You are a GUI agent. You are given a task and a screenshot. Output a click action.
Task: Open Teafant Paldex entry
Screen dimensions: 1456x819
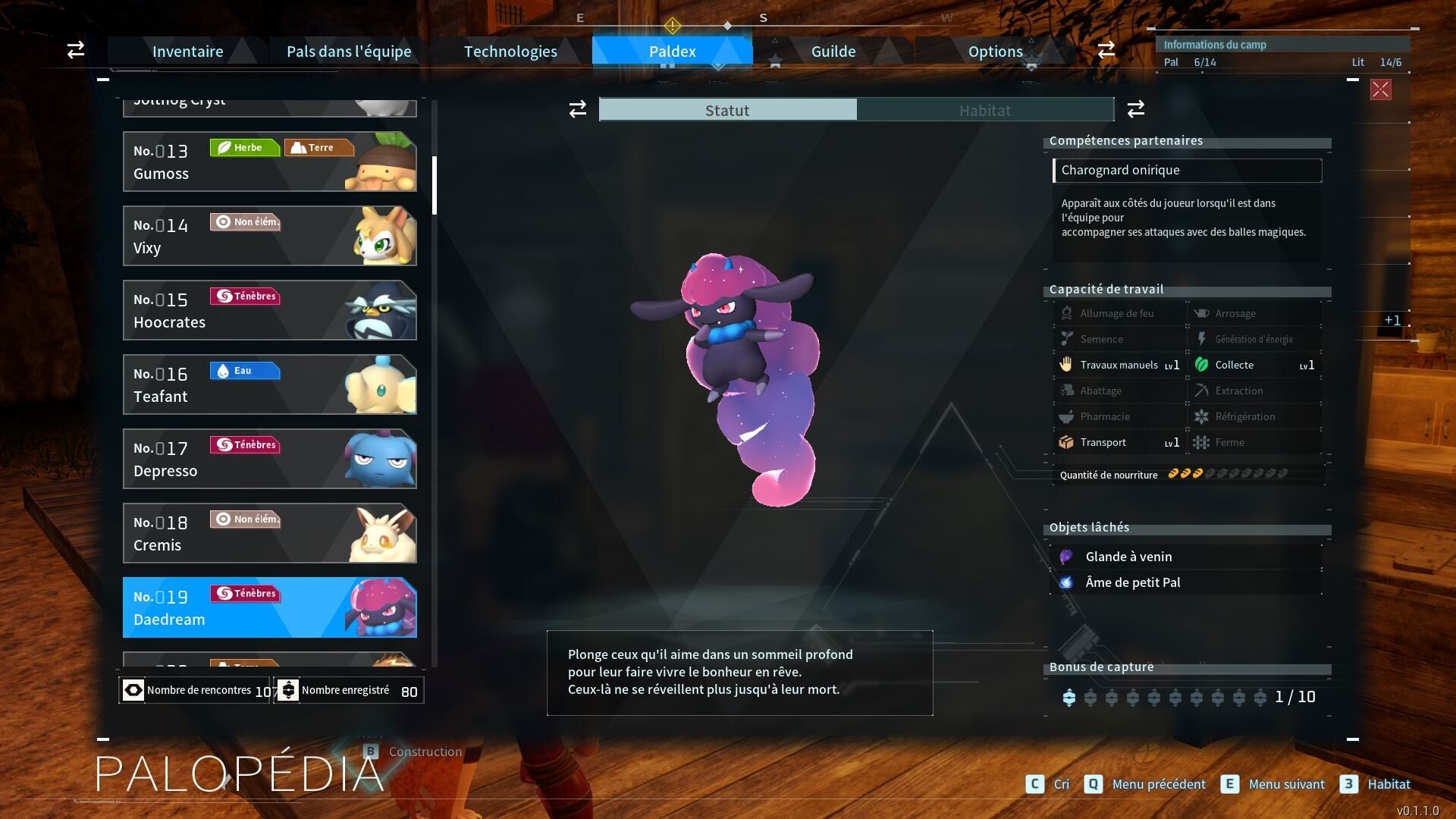269,384
